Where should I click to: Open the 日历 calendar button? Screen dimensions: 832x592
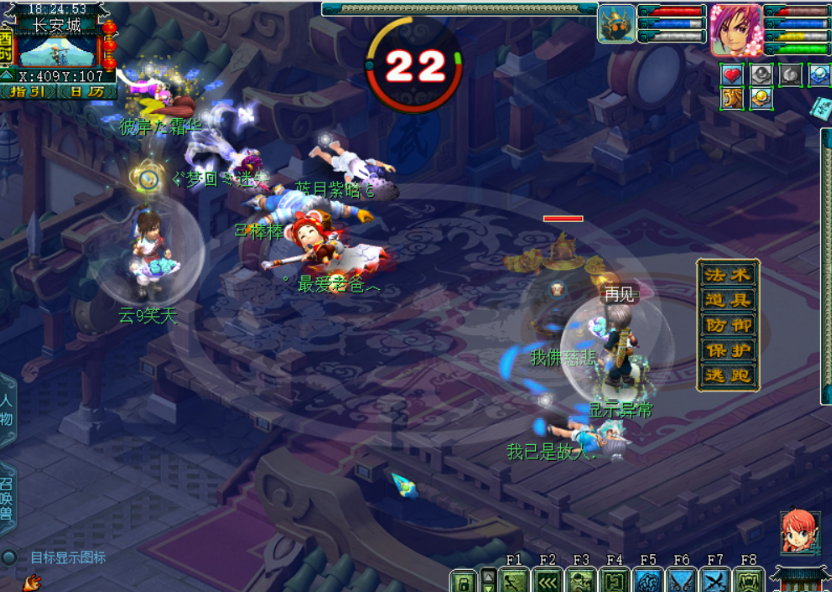click(x=86, y=91)
